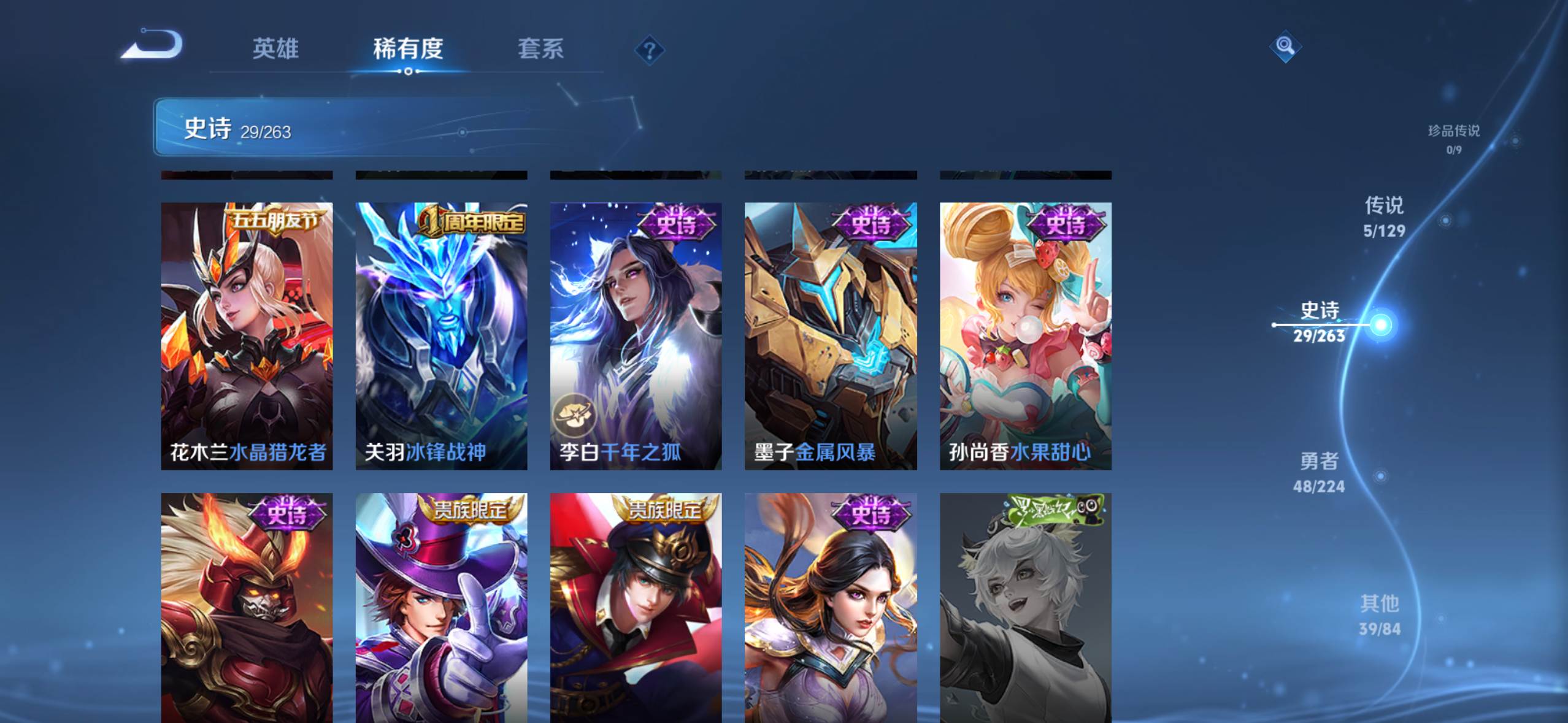Go back using the return arrow

[x=152, y=46]
